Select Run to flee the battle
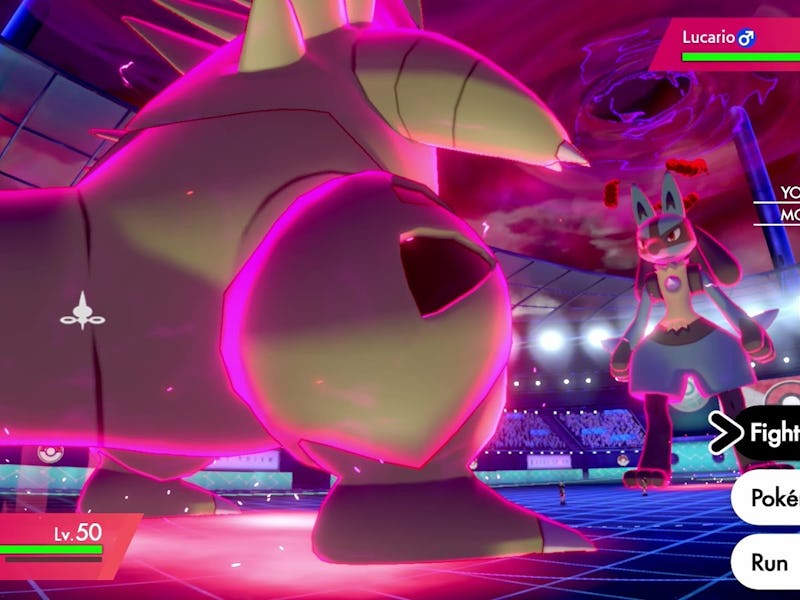 pyautogui.click(x=770, y=562)
